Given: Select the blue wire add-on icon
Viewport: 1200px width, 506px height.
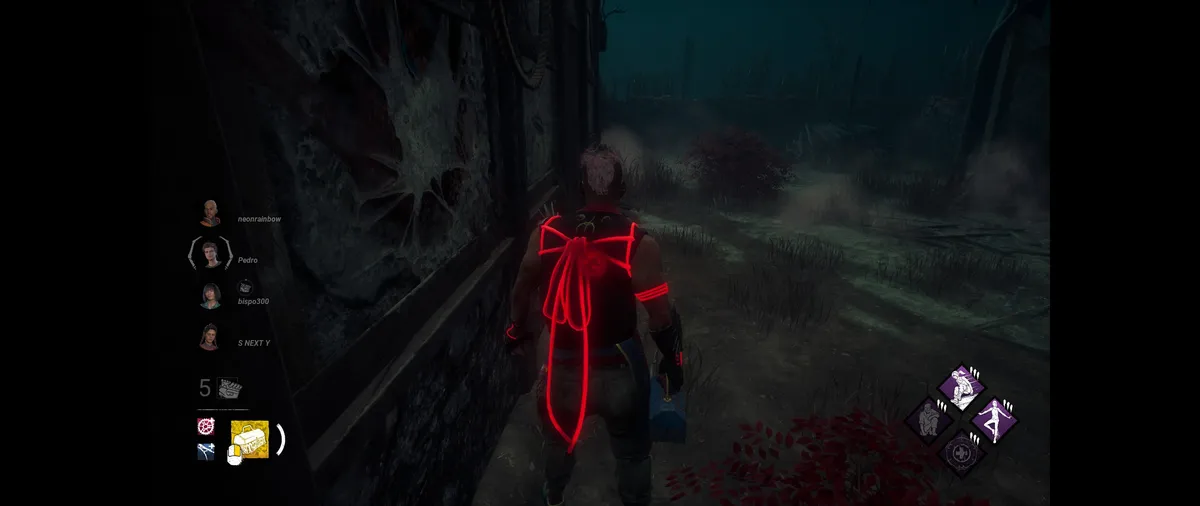Looking at the screenshot, I should [206, 451].
